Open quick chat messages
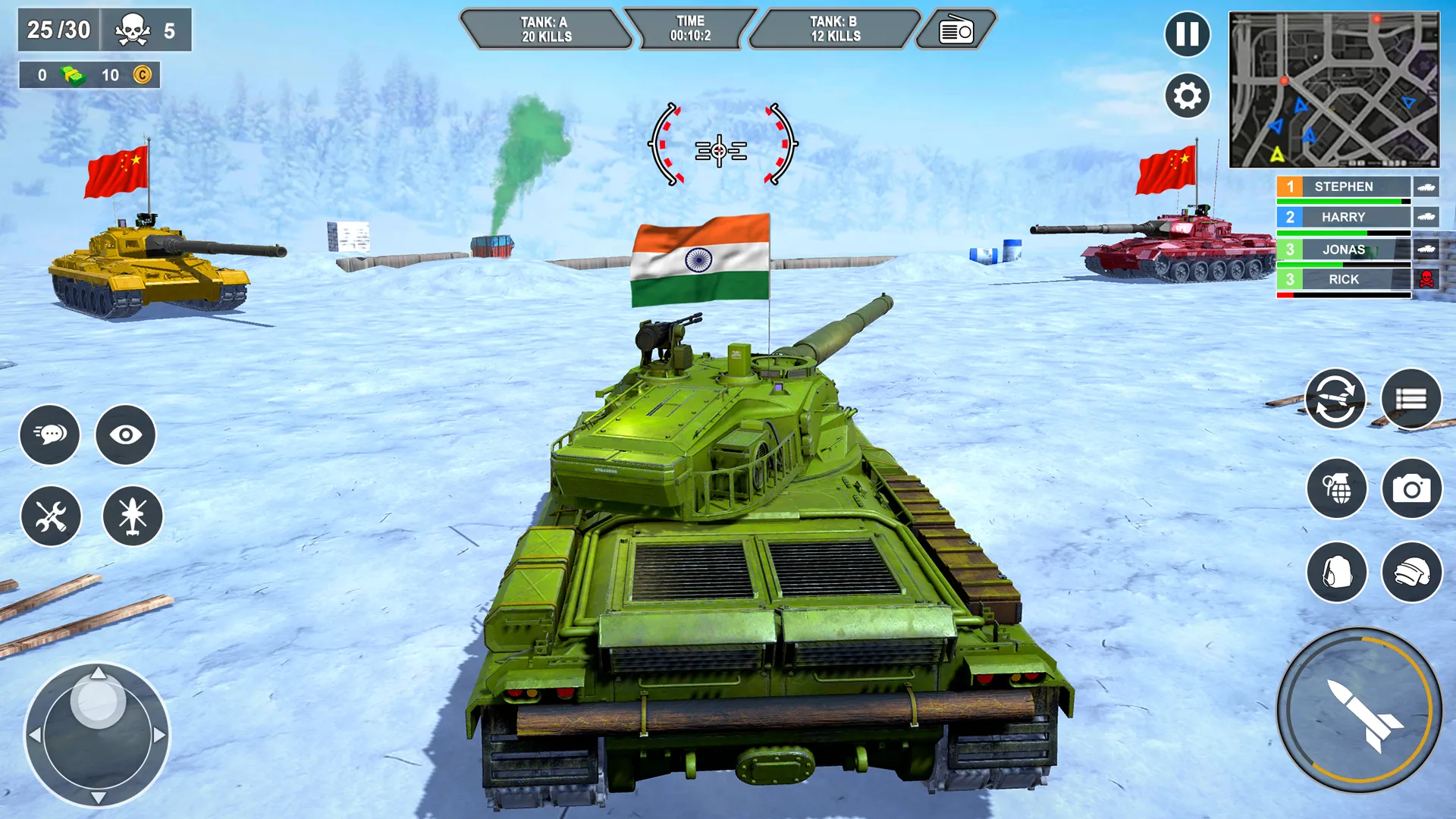This screenshot has height=819, width=1456. pyautogui.click(x=50, y=435)
